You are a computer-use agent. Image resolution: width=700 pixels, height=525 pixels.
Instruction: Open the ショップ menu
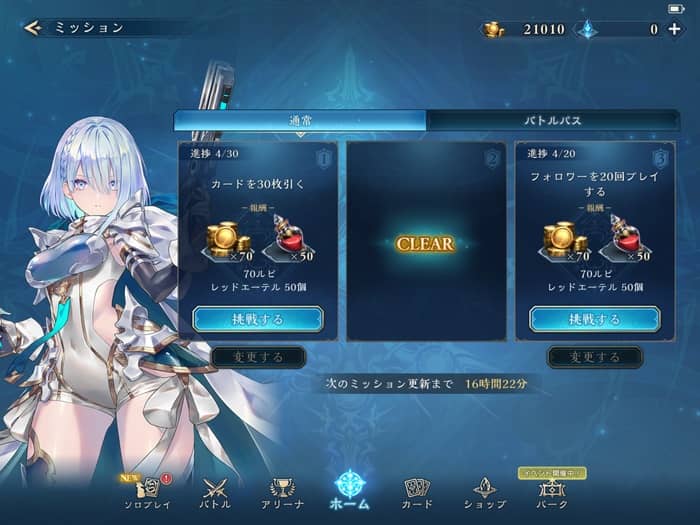(484, 491)
